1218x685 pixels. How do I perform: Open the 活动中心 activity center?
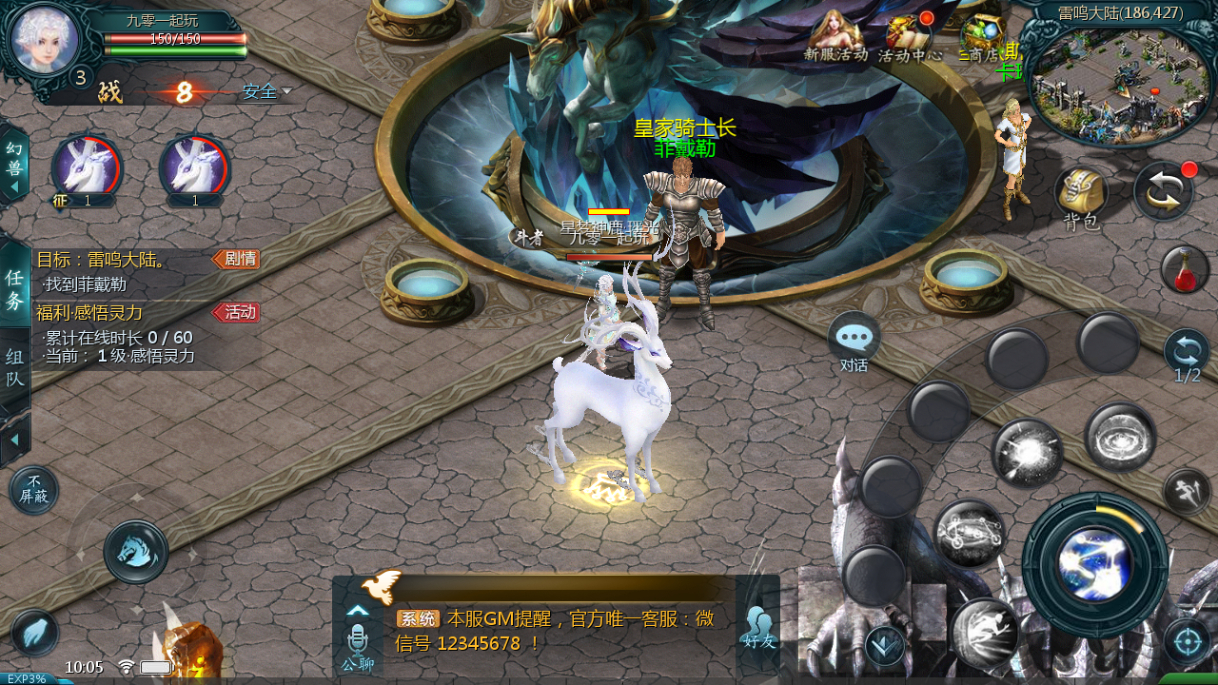(x=909, y=37)
